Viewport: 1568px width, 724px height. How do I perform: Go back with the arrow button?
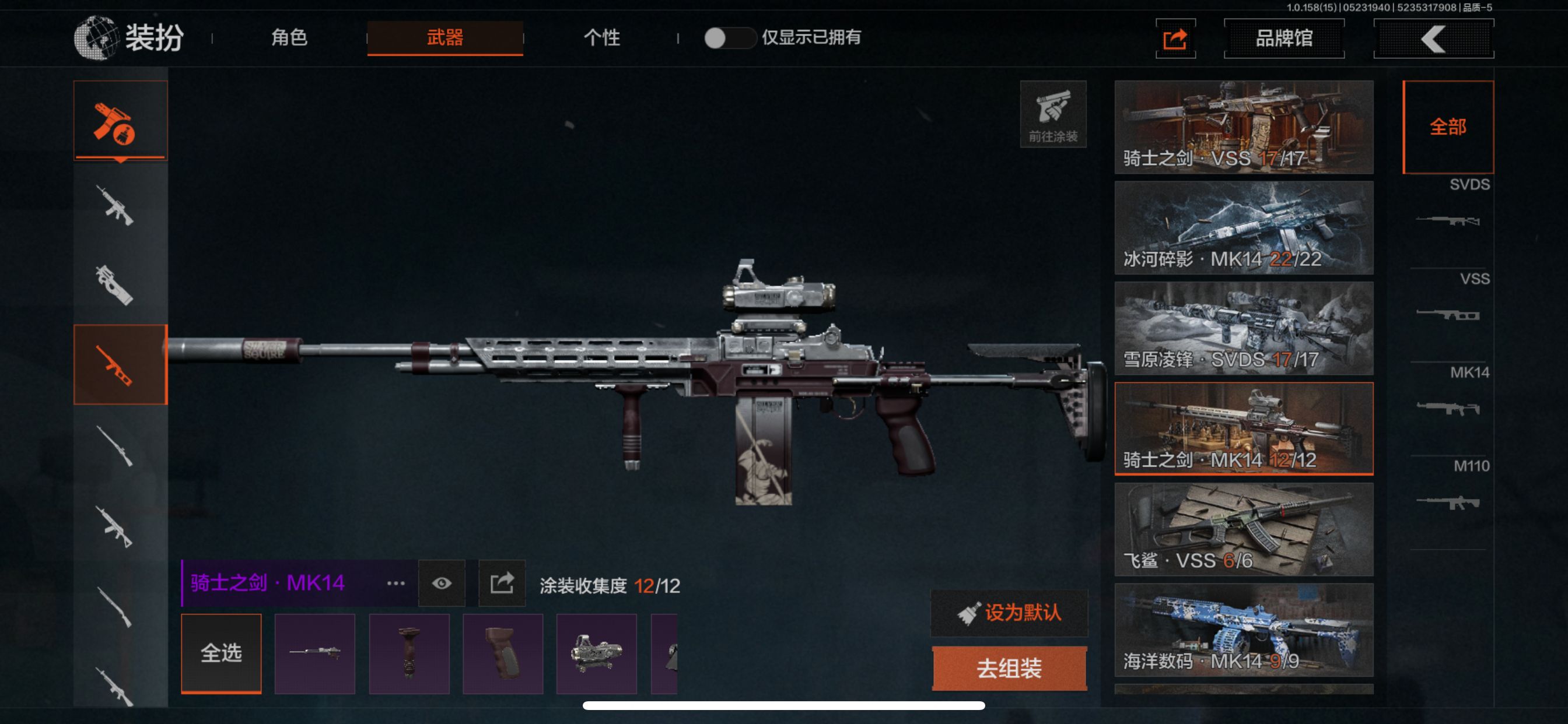(1433, 39)
